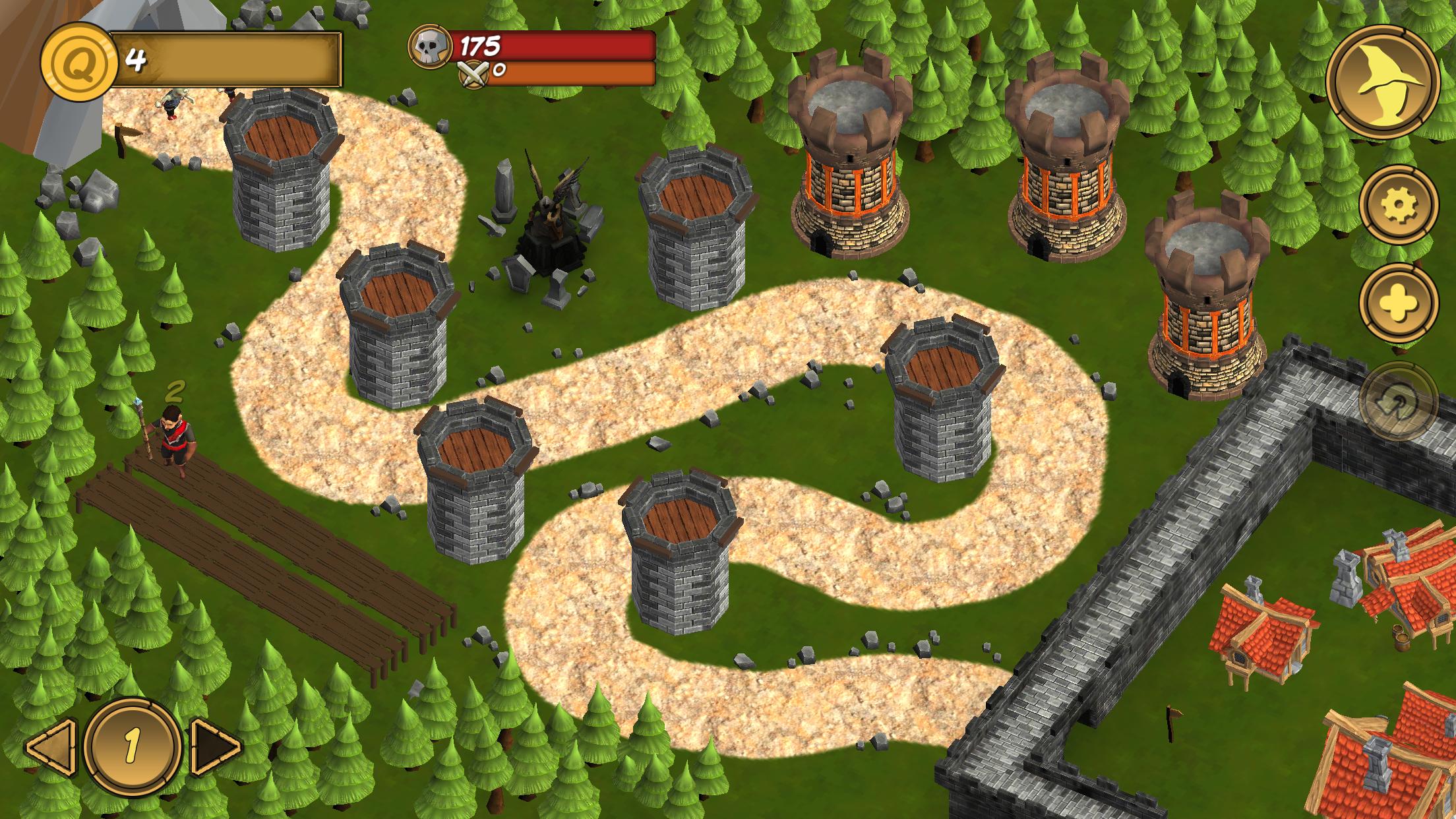The height and width of the screenshot is (819, 1456).
Task: Decrease game speed with left arrow
Action: pos(50,746)
